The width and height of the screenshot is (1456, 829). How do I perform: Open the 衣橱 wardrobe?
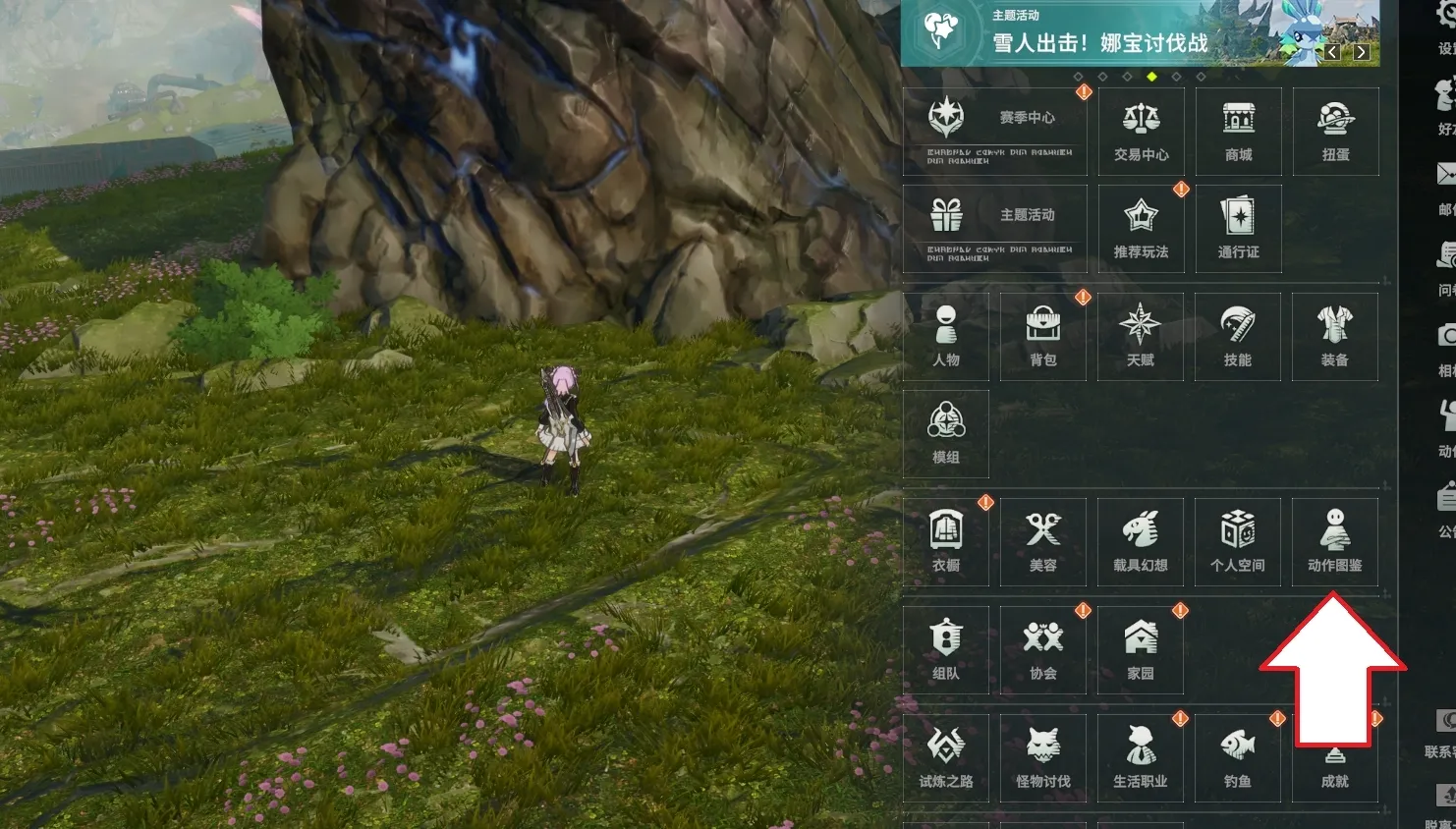(x=945, y=542)
